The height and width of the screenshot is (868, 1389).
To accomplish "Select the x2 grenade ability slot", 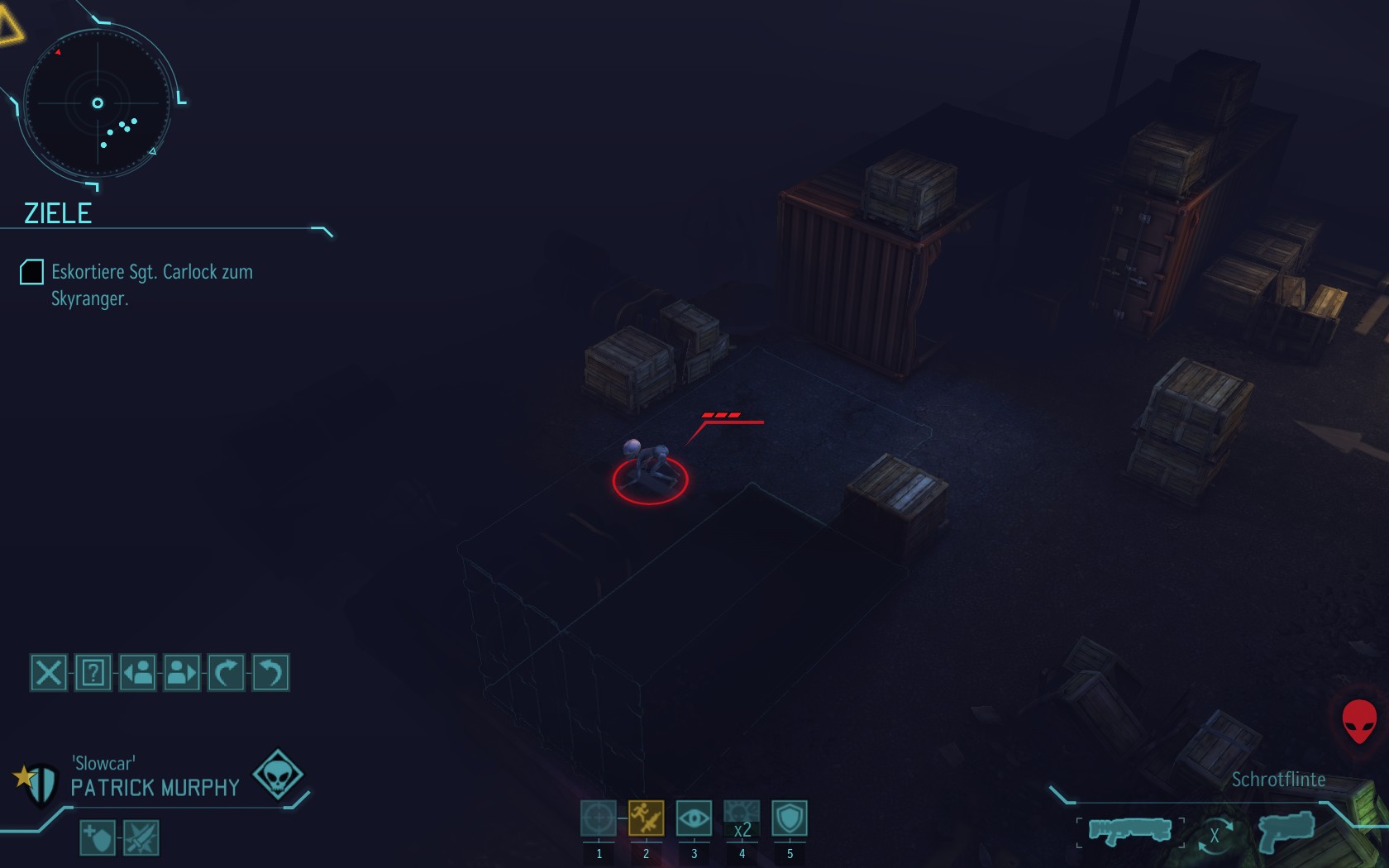I will (742, 818).
